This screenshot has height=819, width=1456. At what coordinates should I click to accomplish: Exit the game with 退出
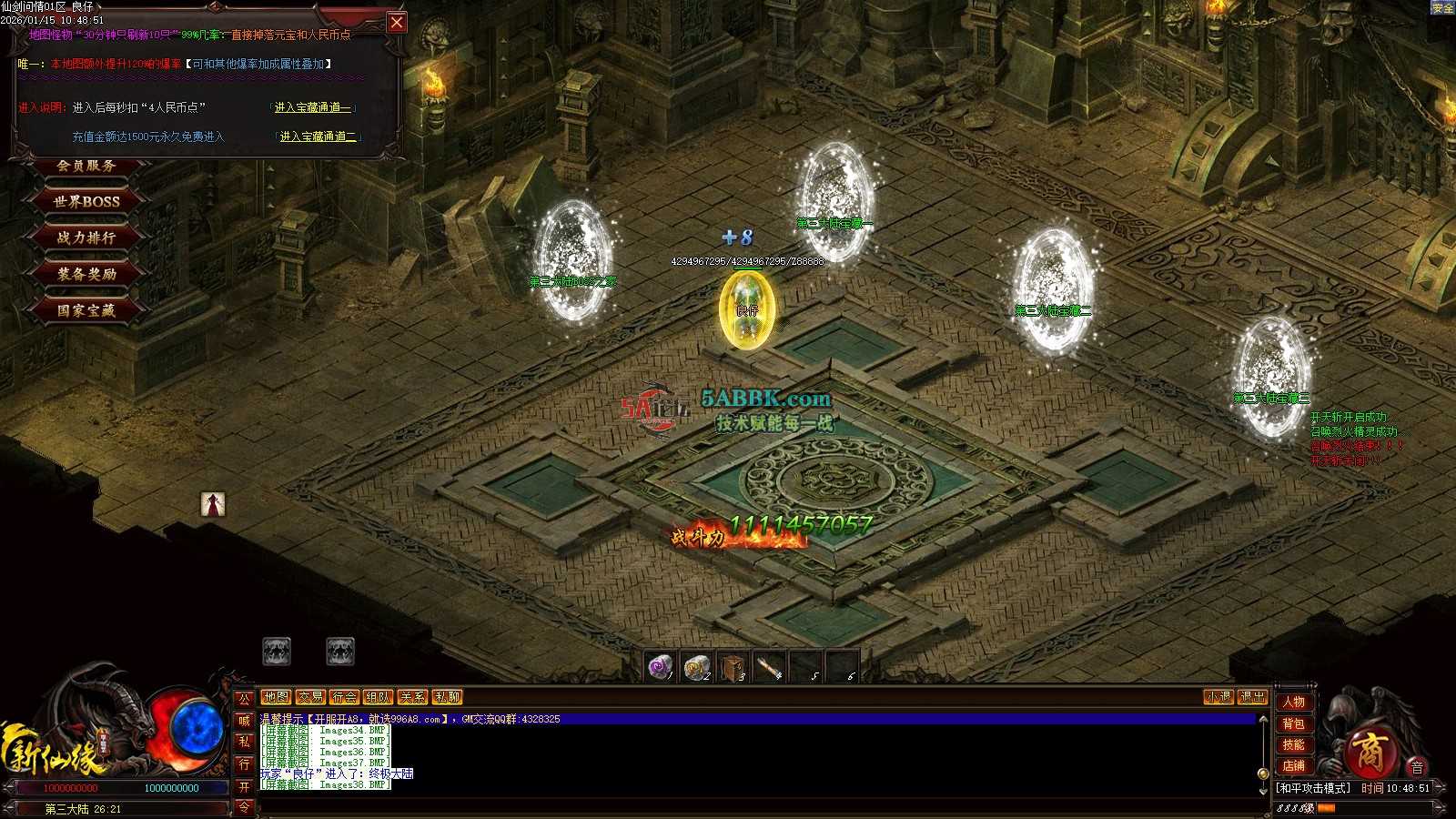tap(1252, 697)
